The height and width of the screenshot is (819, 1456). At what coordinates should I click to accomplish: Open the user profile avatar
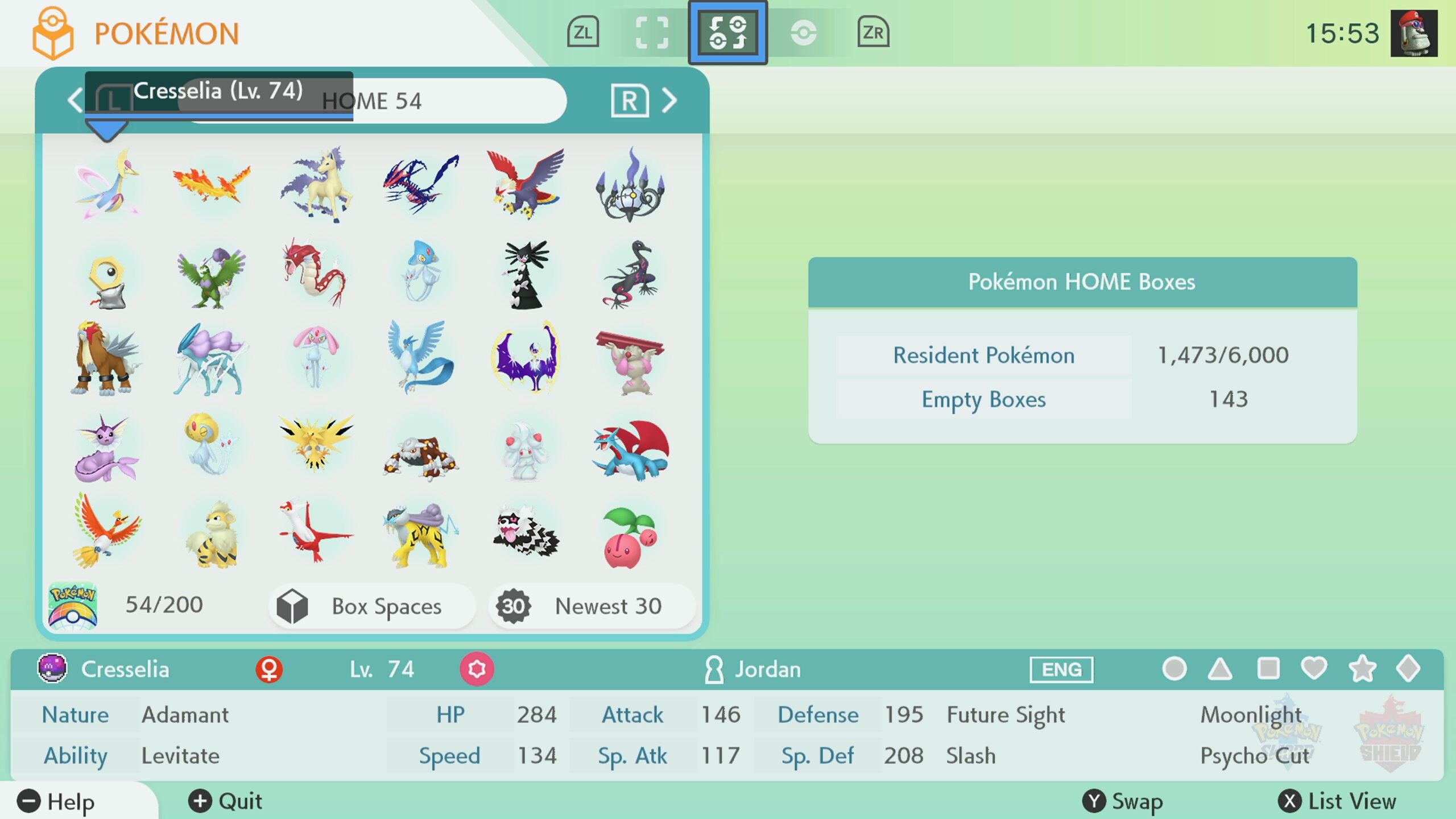click(1414, 33)
